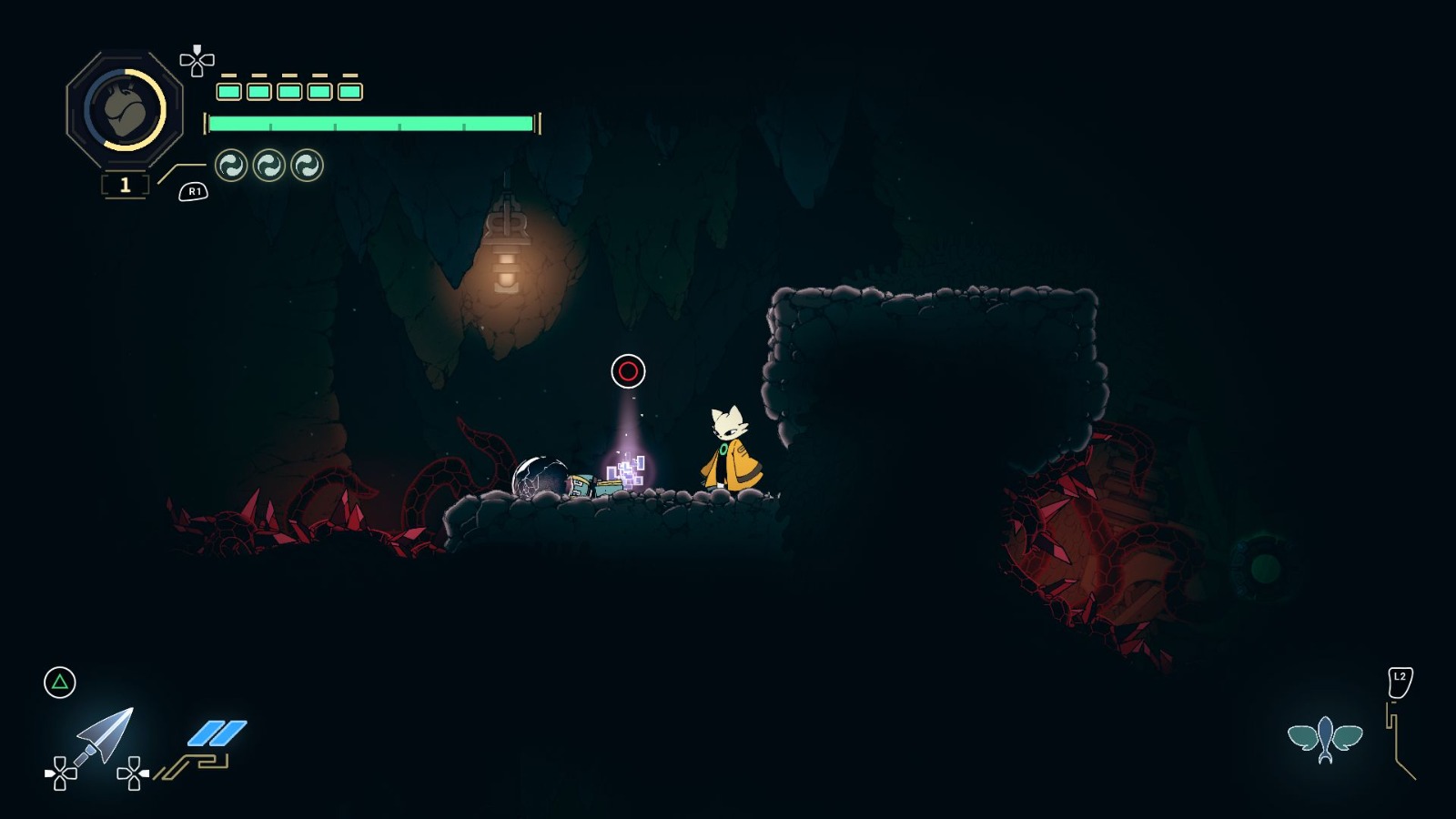Click the azure arrow weapon icon
This screenshot has height=819, width=1456.
[106, 734]
